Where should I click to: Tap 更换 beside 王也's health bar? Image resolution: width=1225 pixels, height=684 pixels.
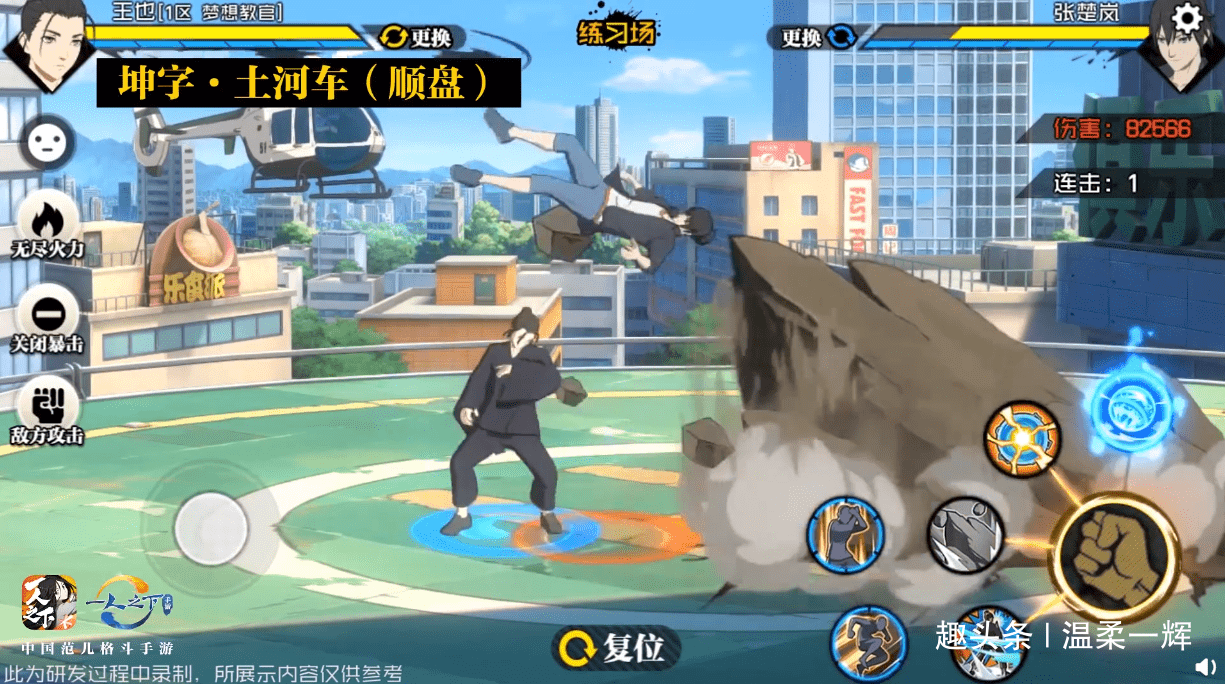coord(417,38)
